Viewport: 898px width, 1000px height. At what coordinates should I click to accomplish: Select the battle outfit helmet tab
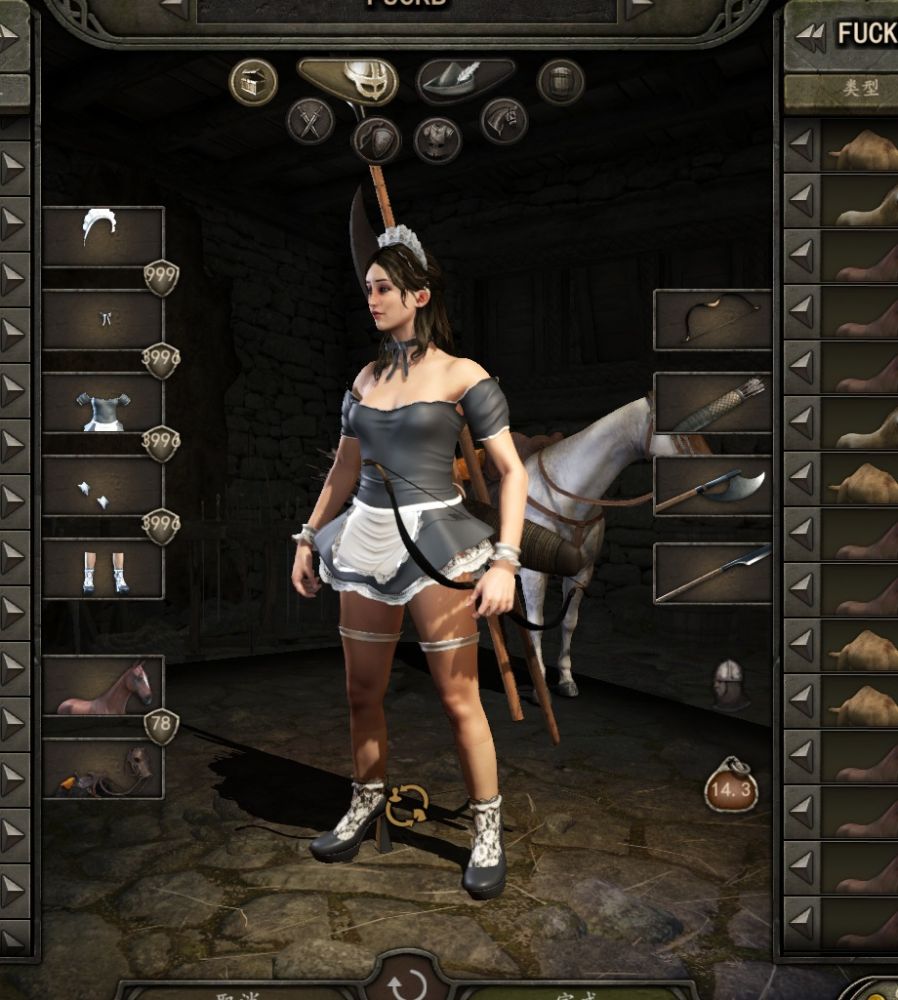click(x=348, y=80)
